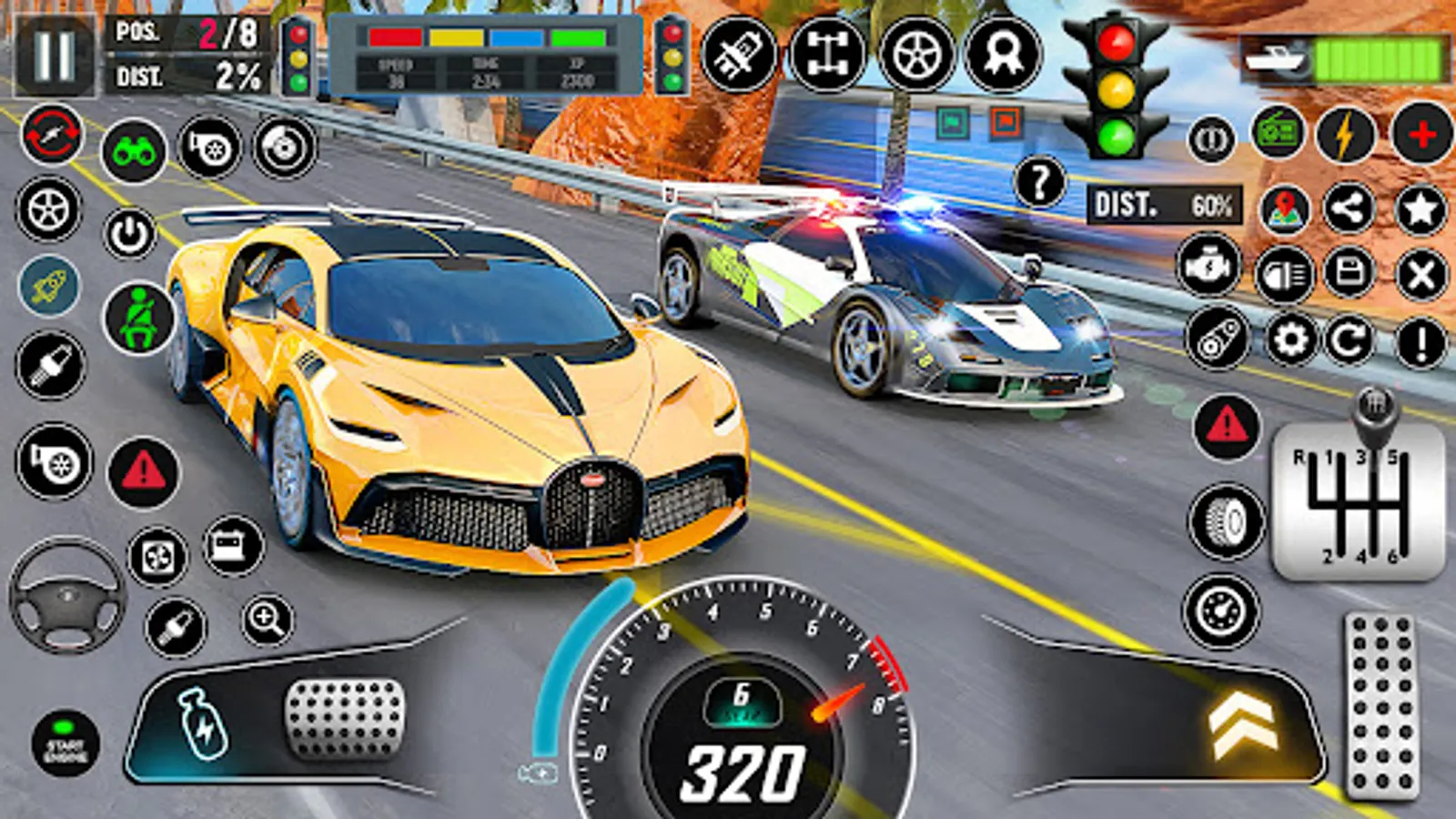1456x819 pixels.
Task: Open the gear settings icon
Action: pos(1290,340)
